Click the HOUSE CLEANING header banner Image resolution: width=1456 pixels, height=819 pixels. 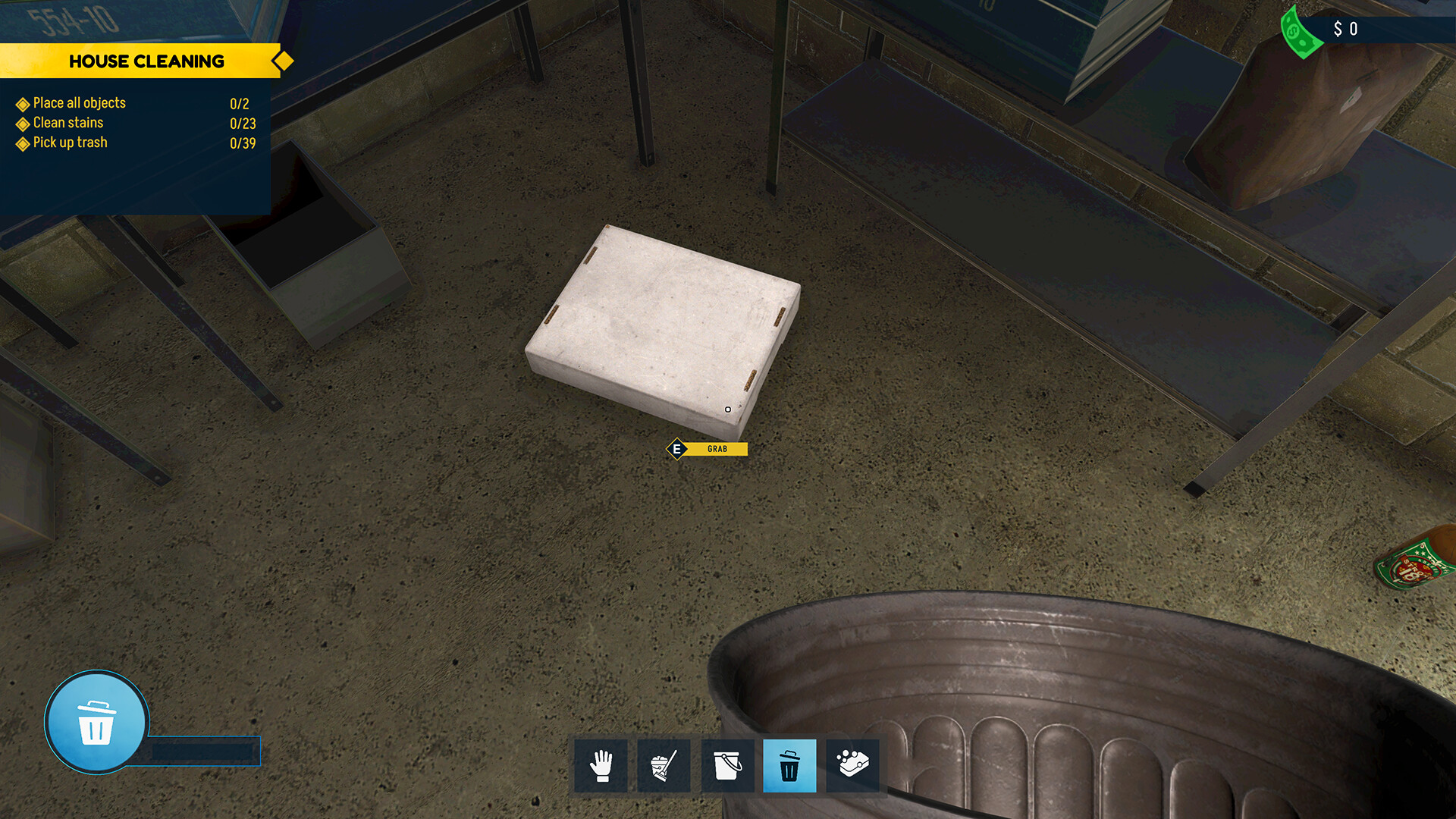pyautogui.click(x=148, y=61)
